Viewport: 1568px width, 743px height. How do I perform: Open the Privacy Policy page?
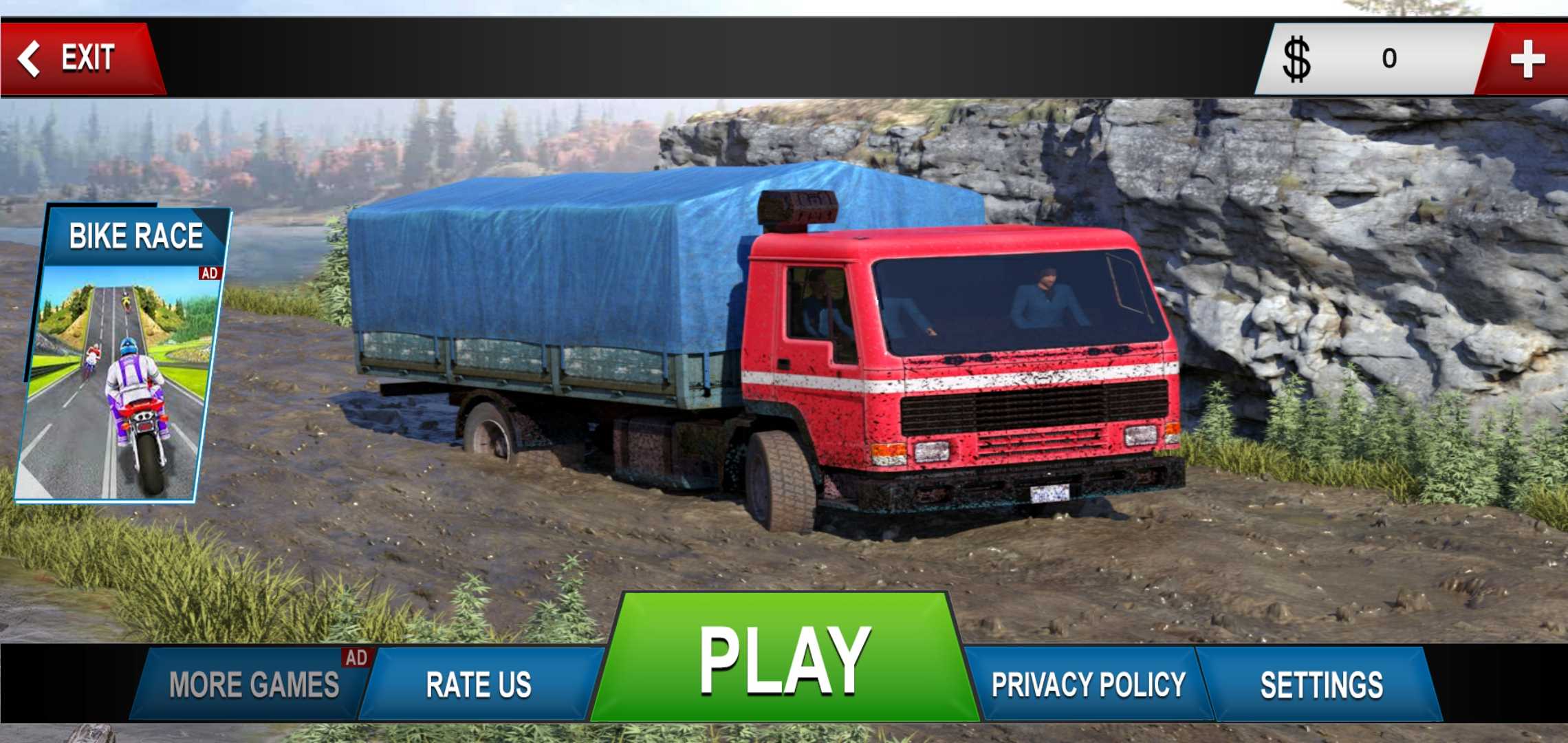[x=1088, y=685]
